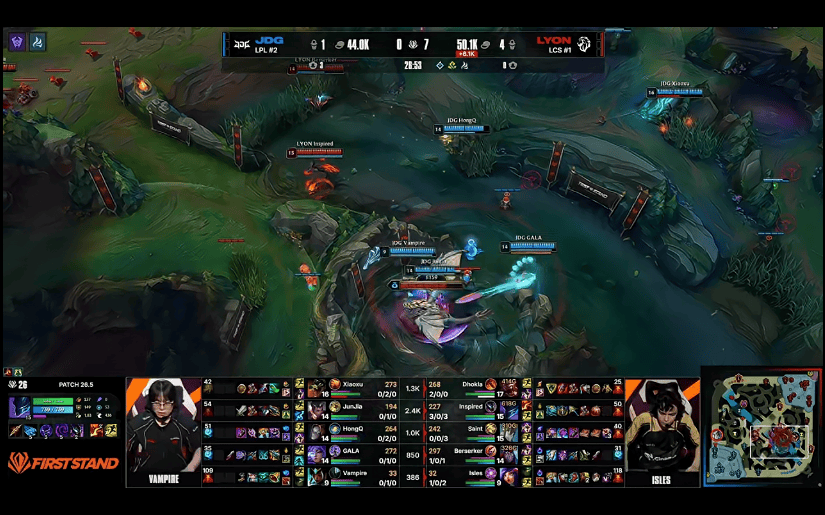Click the LYON lion team logo
The image size is (825, 515).
click(x=584, y=44)
